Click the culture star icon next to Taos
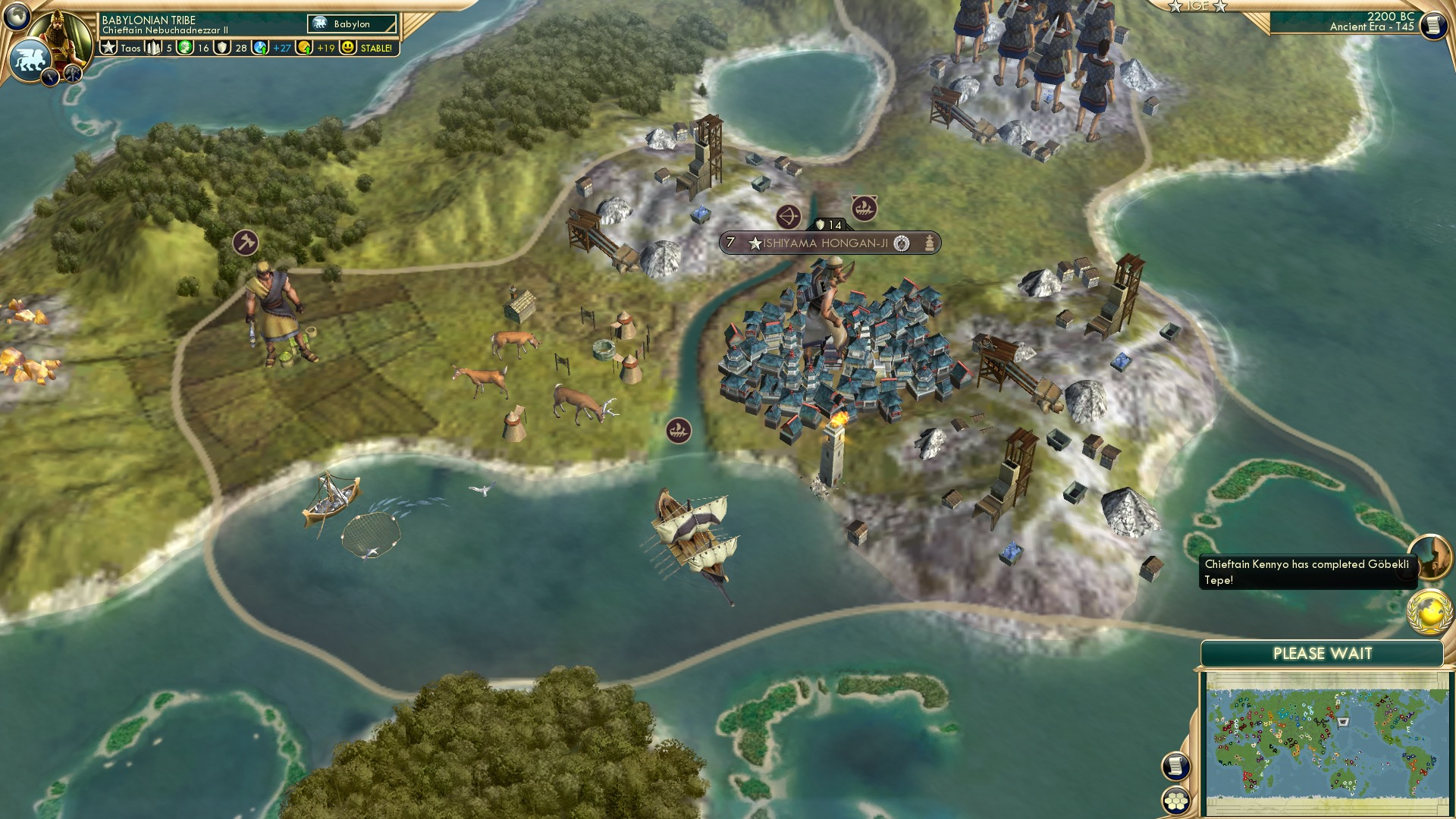The height and width of the screenshot is (819, 1456). (x=109, y=47)
